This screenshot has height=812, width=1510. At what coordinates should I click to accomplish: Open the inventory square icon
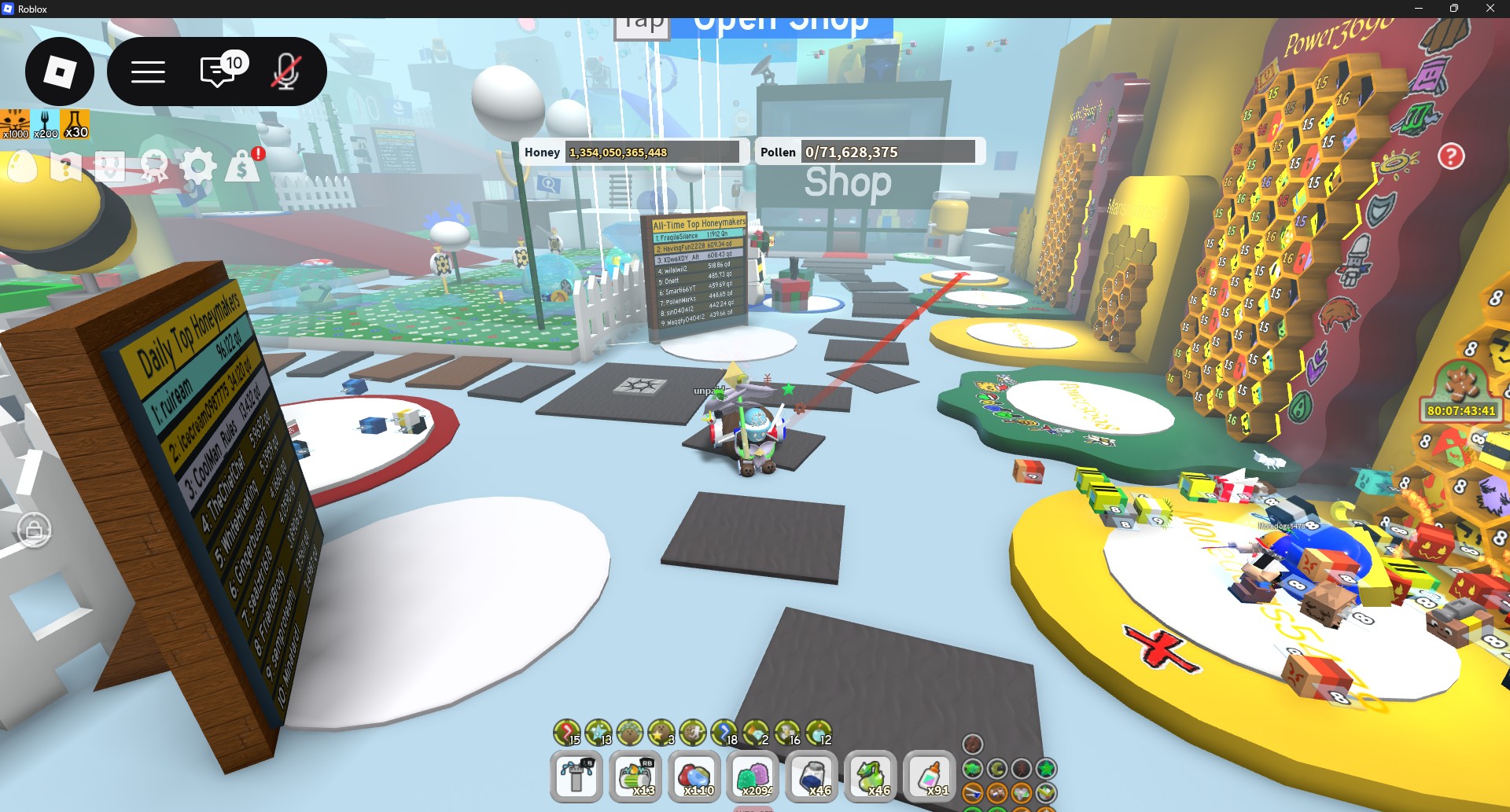(110, 167)
